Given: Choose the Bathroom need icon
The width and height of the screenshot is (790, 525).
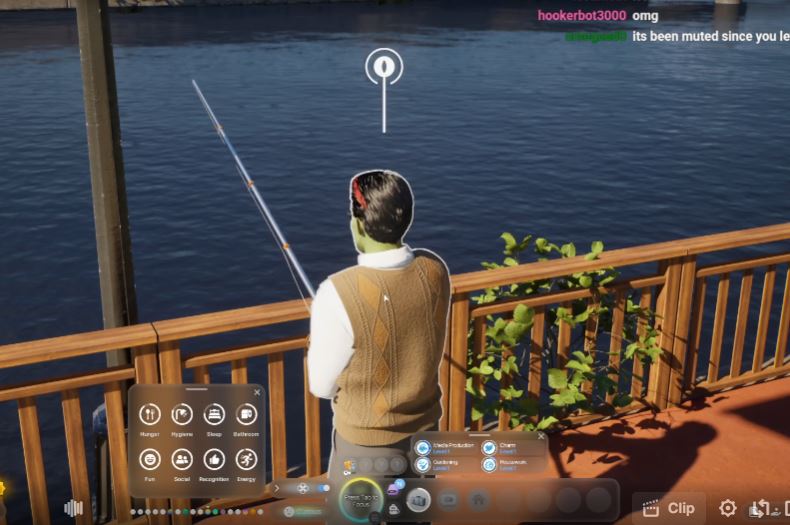Looking at the screenshot, I should coord(246,414).
